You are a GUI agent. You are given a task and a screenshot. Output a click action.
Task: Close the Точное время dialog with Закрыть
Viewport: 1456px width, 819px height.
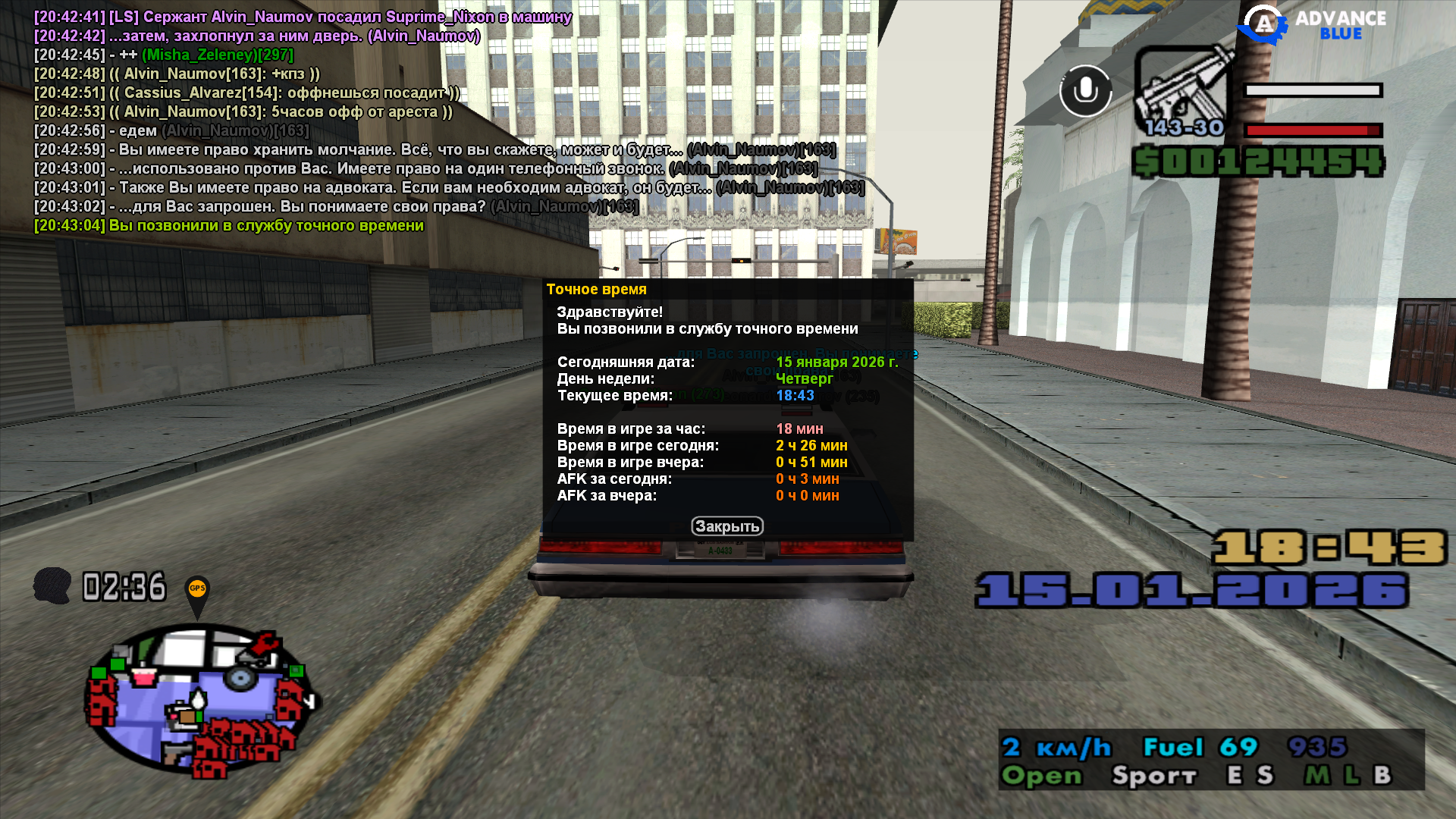726,526
